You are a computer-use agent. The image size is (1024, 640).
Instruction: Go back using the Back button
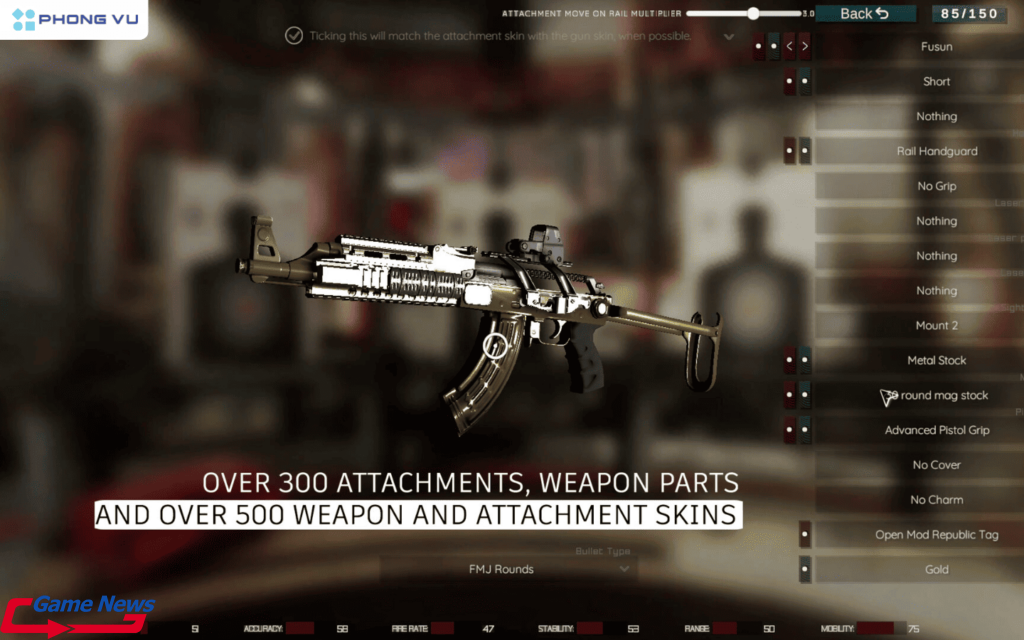[x=865, y=13]
